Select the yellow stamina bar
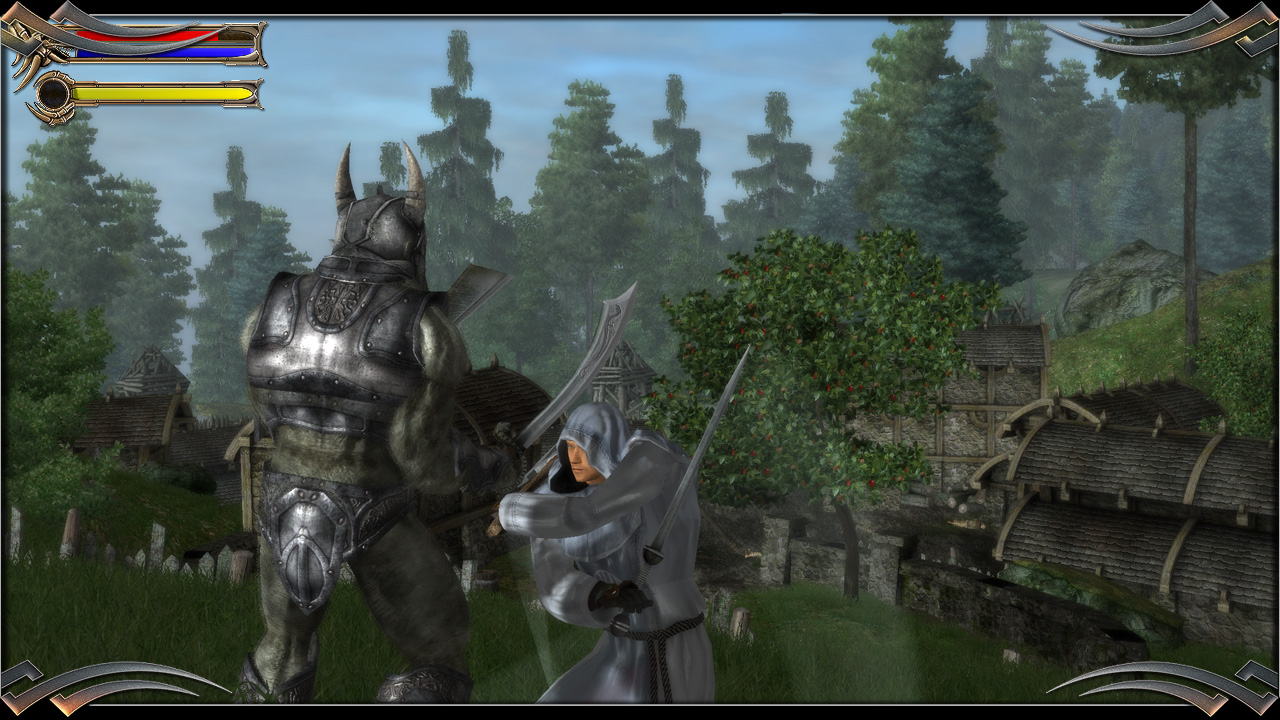Screen dimensions: 1280x720 (x=160, y=92)
